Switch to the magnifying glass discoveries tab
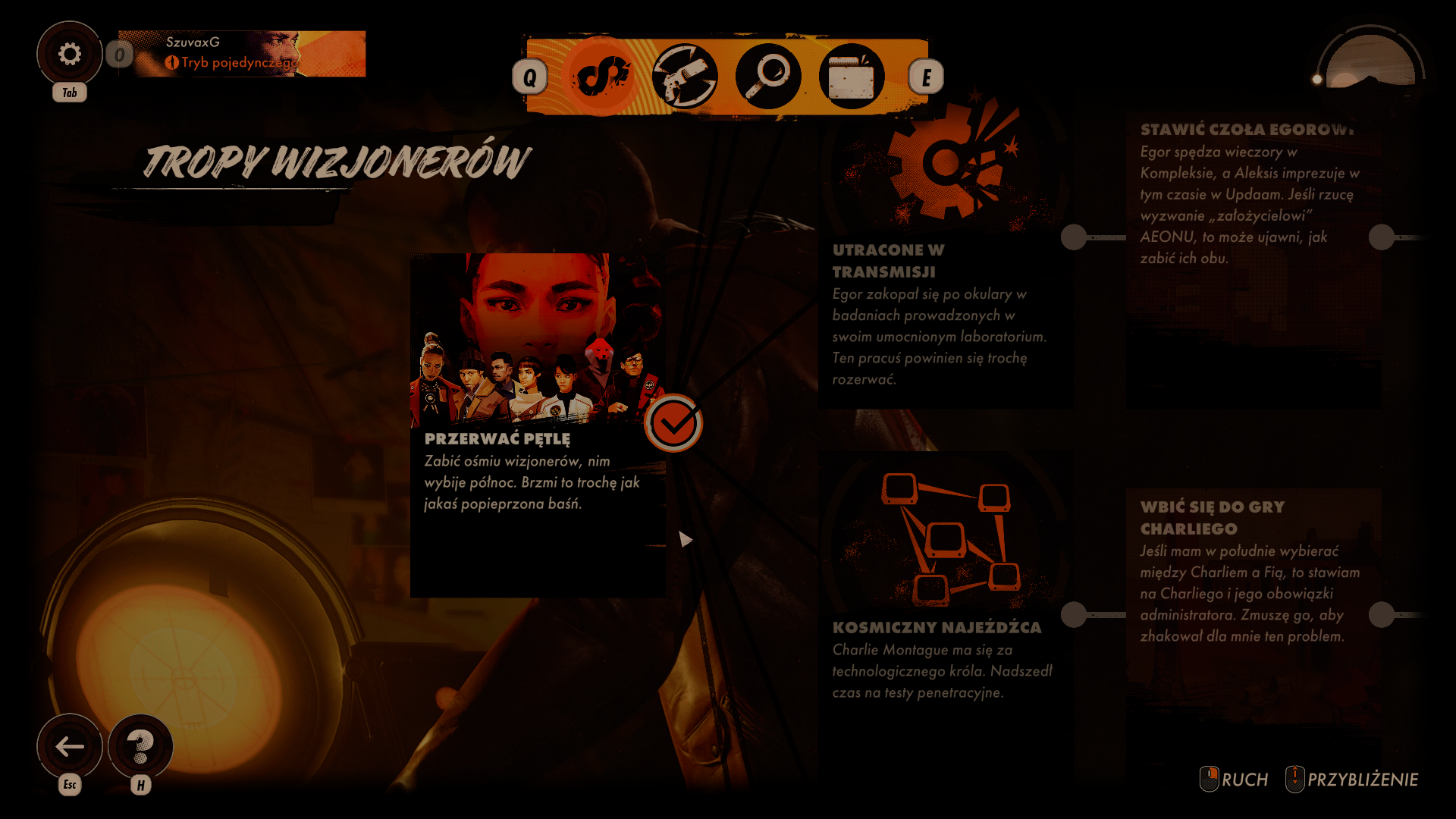Screen dimensions: 1456x819 pyautogui.click(x=768, y=77)
